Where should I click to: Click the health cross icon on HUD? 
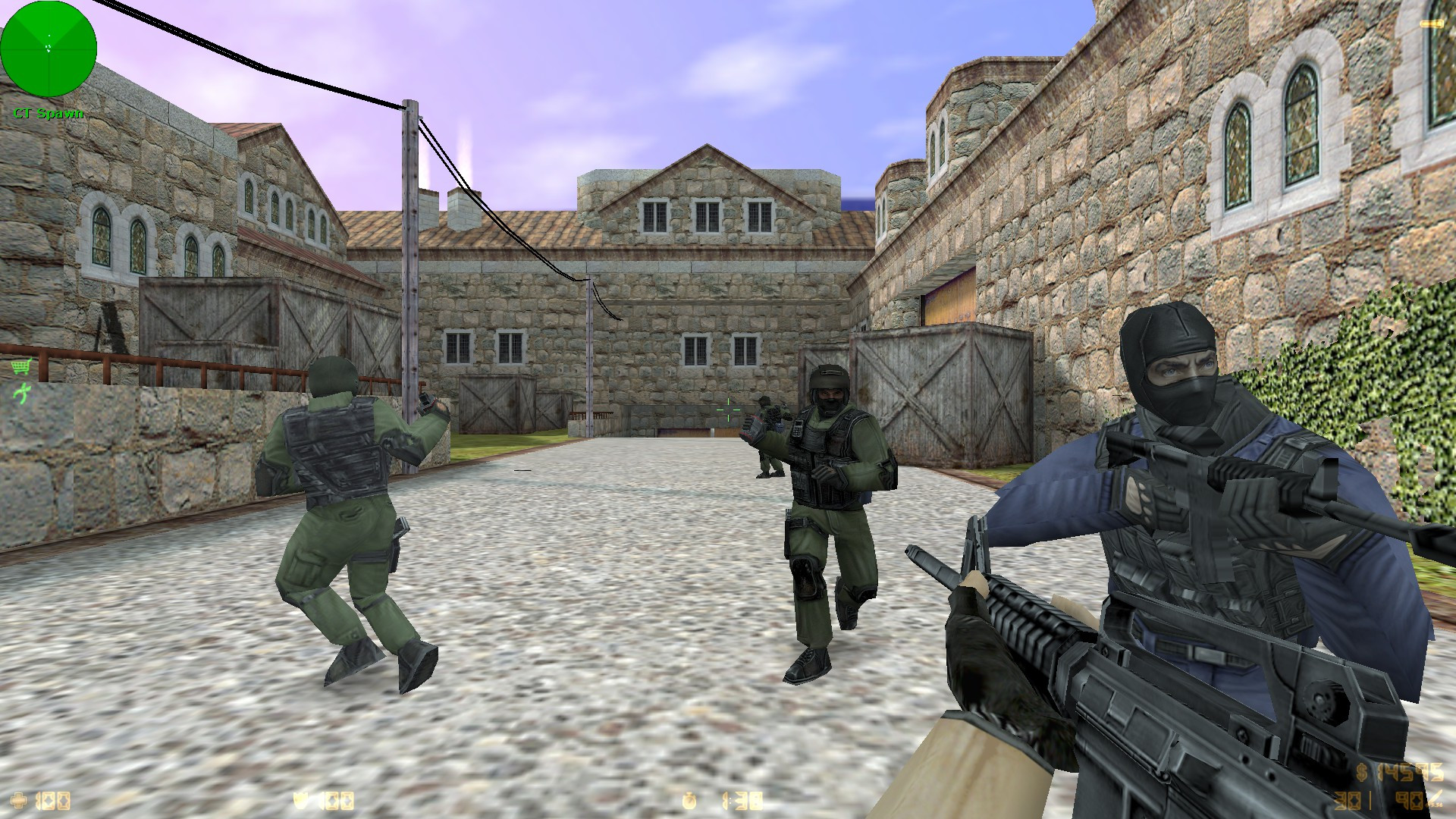17,800
